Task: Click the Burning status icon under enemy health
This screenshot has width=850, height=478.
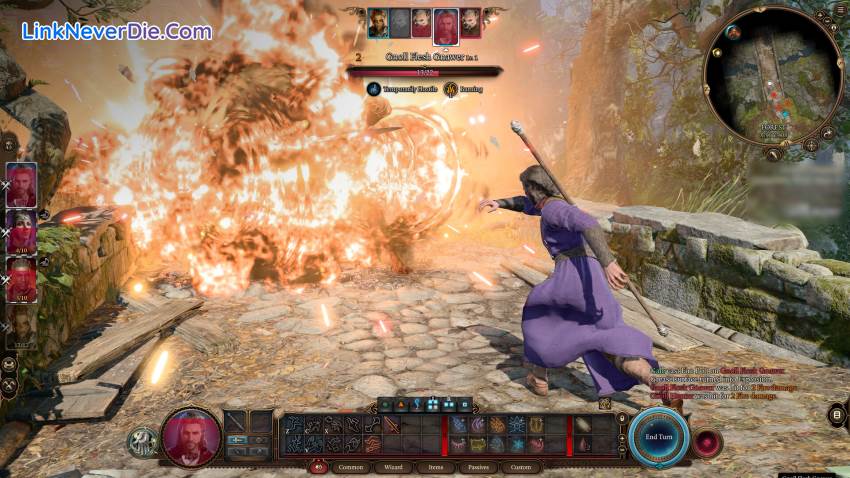Action: [x=451, y=89]
